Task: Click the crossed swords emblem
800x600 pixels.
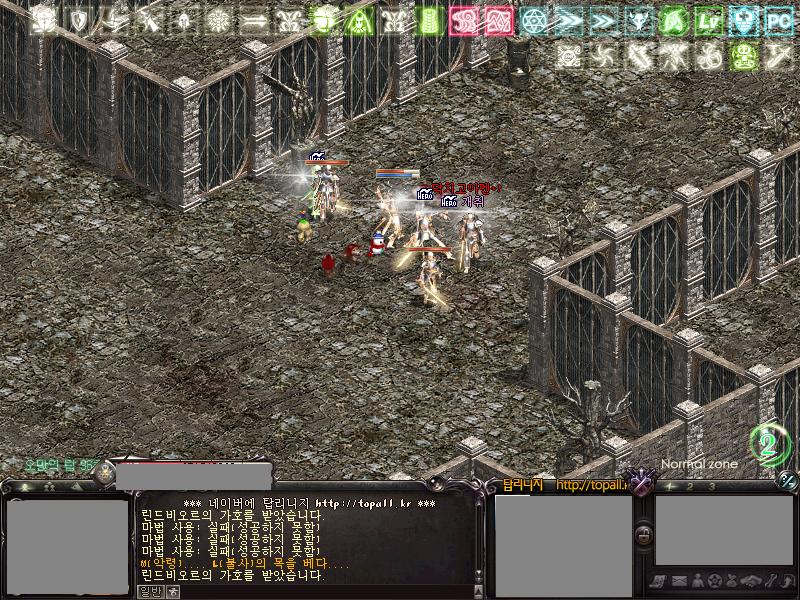Action: point(641,483)
